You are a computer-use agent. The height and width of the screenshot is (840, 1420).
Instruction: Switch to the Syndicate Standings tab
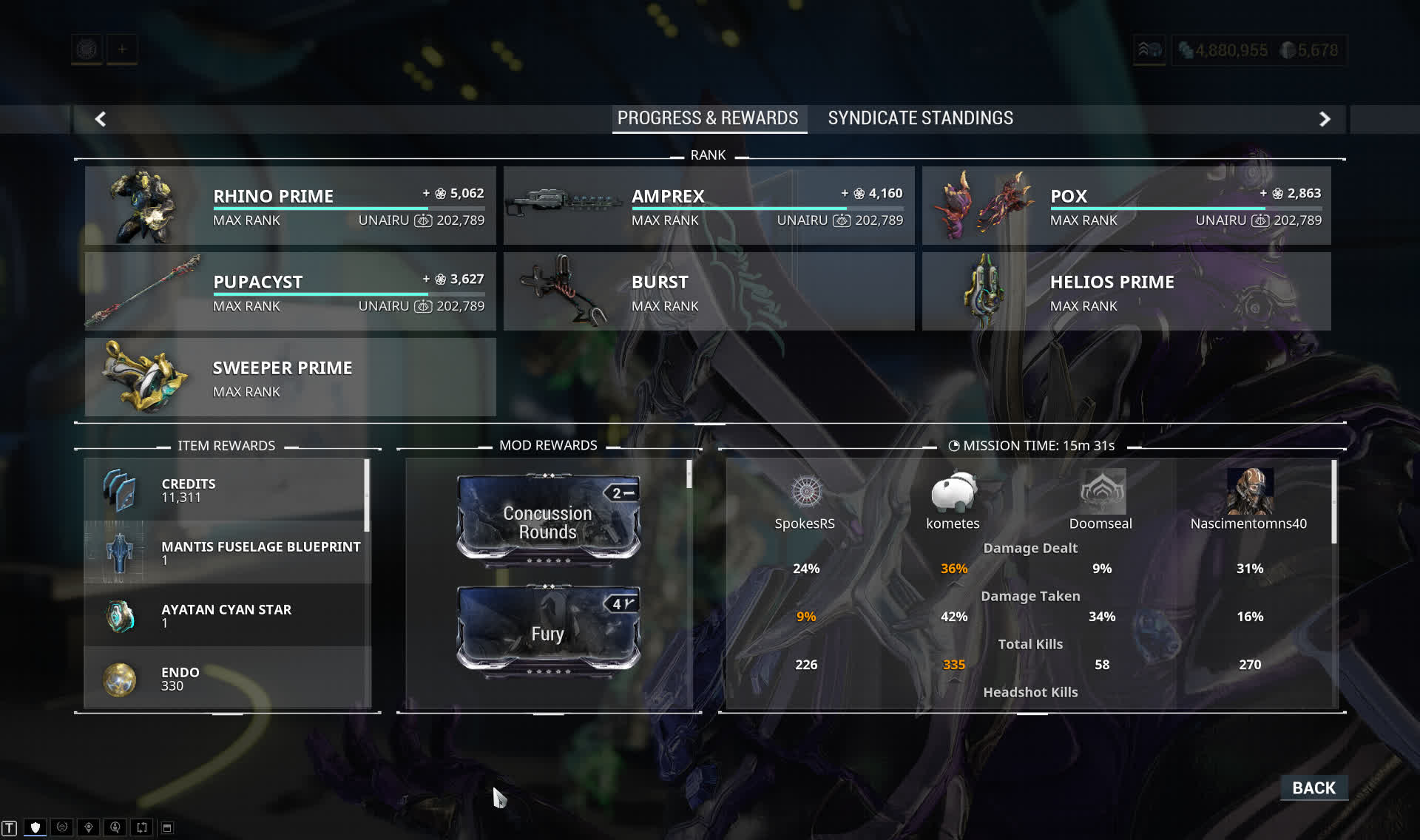920,118
